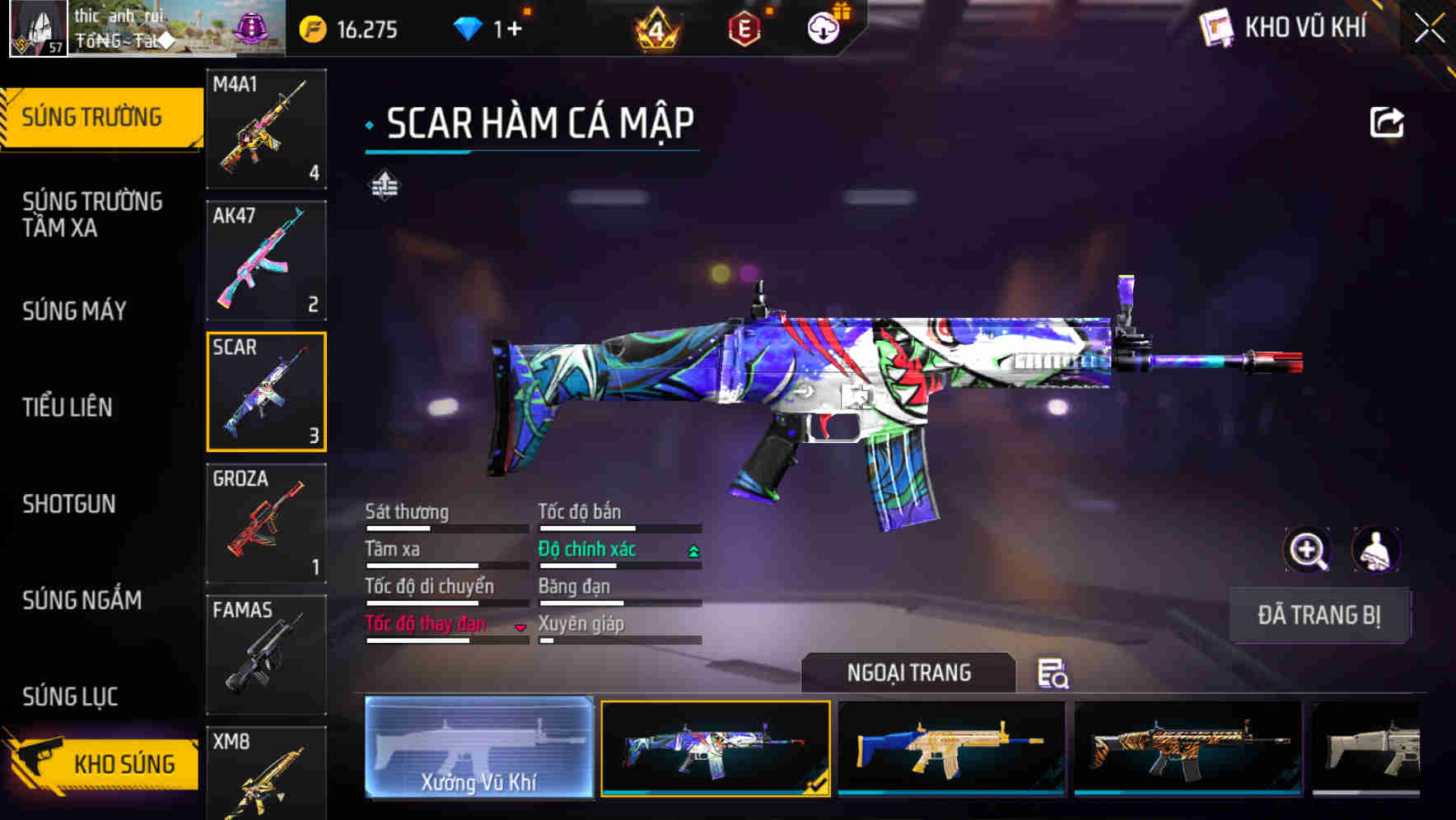
Task: Switch to the NGOẠI TRANG tab
Action: (x=909, y=673)
